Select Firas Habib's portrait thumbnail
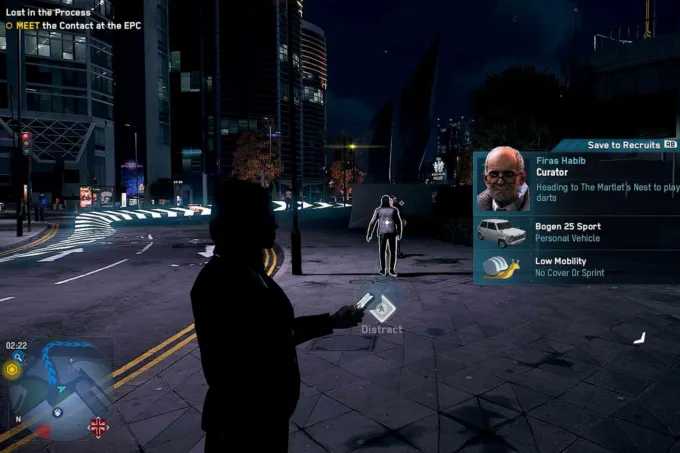The height and width of the screenshot is (453, 680). tap(502, 180)
